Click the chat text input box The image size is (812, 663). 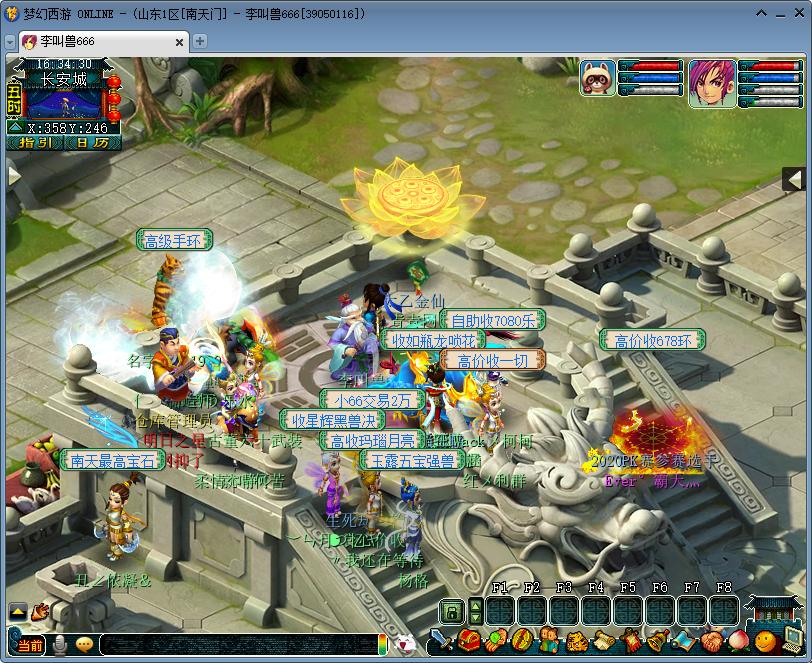click(x=238, y=645)
